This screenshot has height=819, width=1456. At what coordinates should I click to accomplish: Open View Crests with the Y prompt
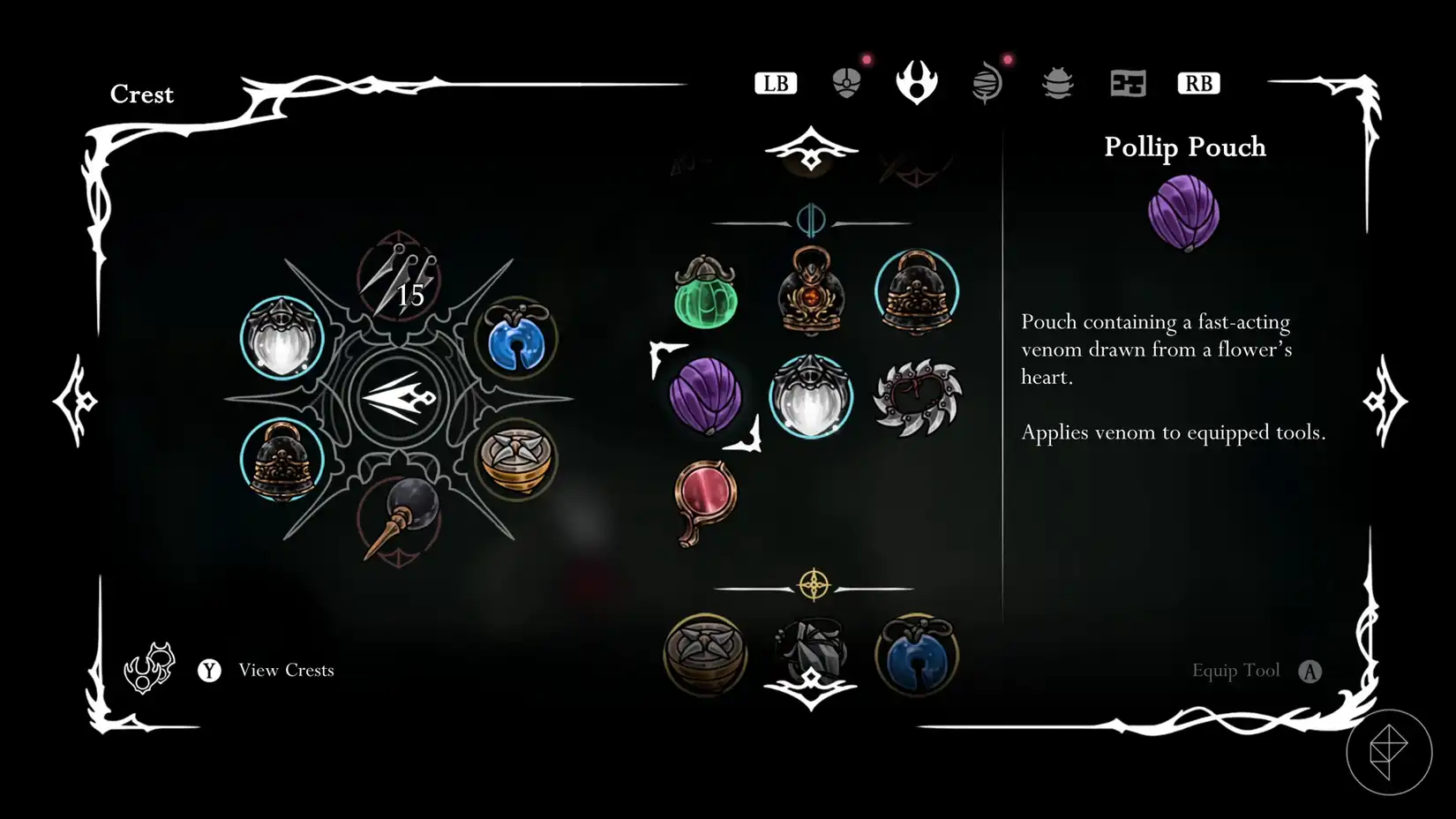(x=209, y=671)
